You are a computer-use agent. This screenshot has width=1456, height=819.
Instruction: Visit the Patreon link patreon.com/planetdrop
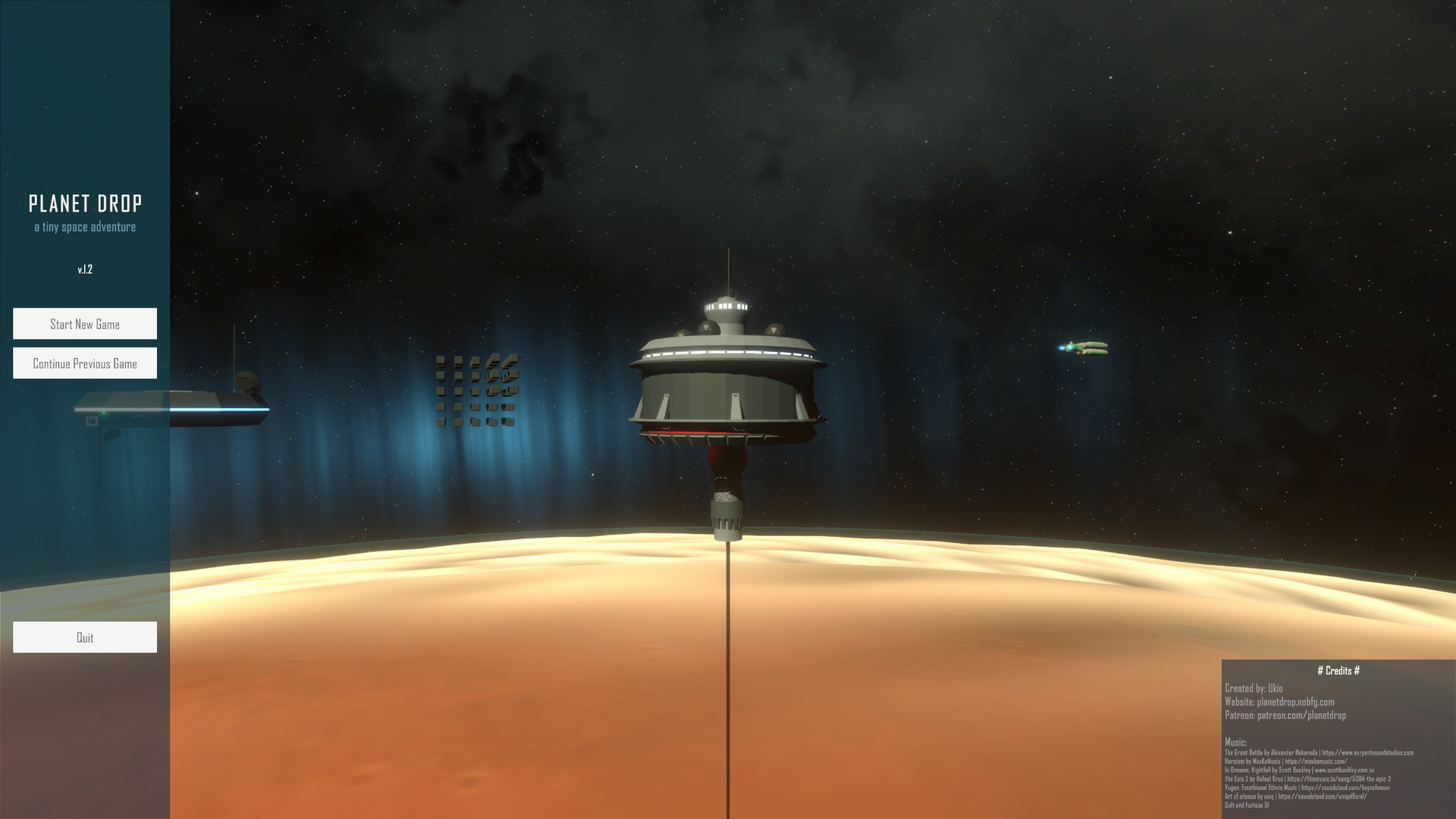pyautogui.click(x=1285, y=715)
